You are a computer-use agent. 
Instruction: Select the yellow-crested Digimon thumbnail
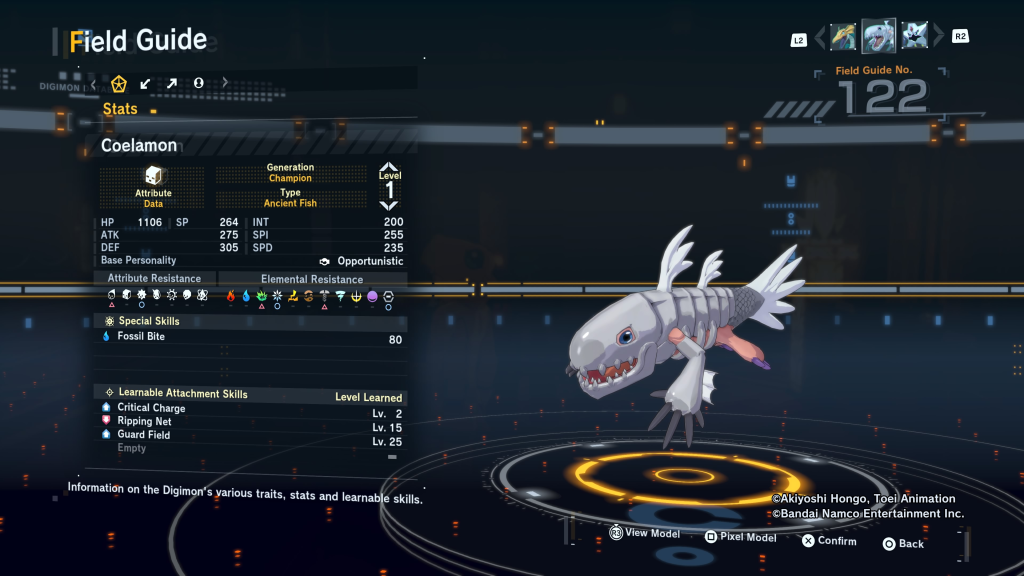843,37
